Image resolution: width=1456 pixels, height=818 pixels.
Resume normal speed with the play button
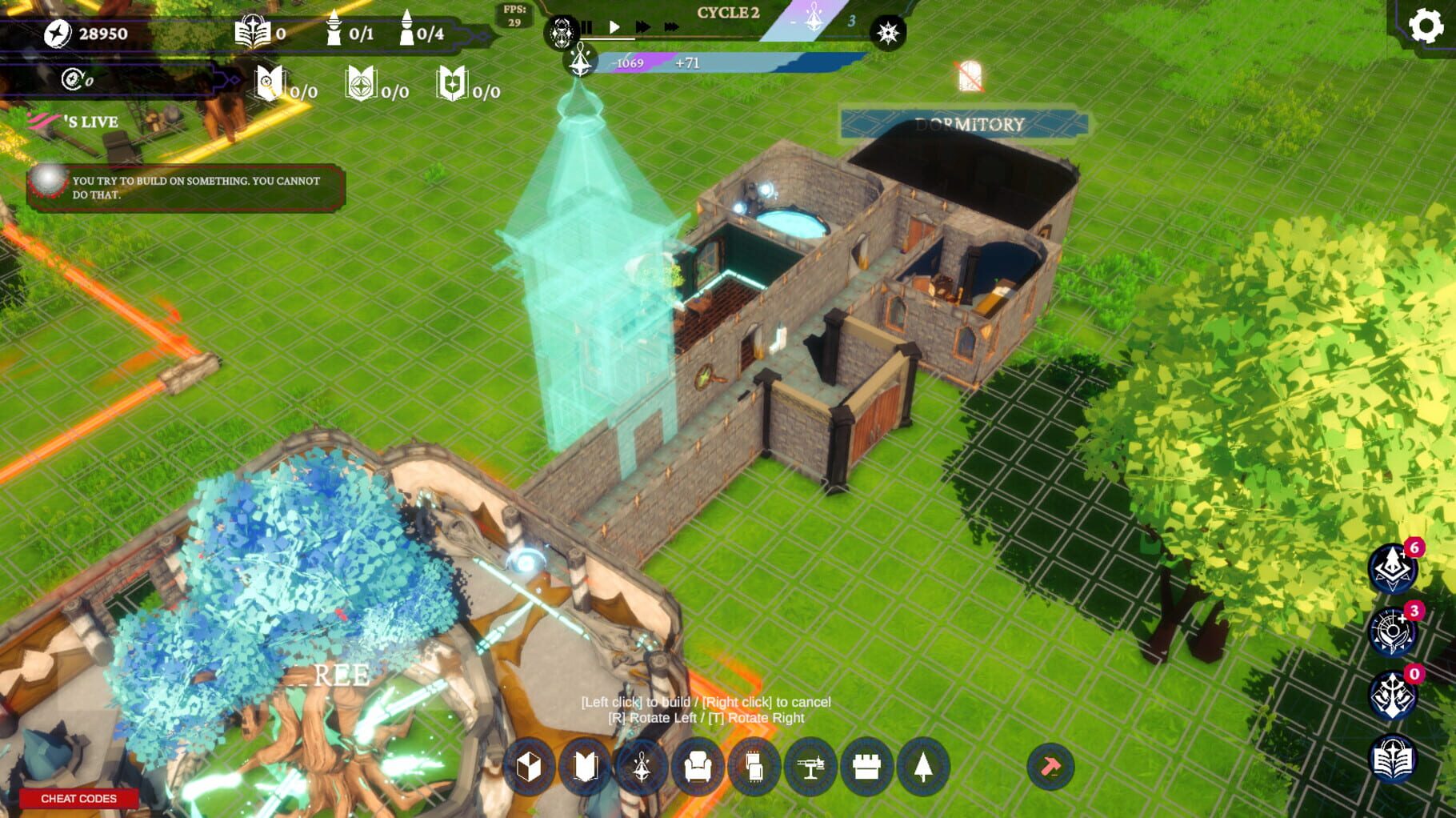(614, 27)
